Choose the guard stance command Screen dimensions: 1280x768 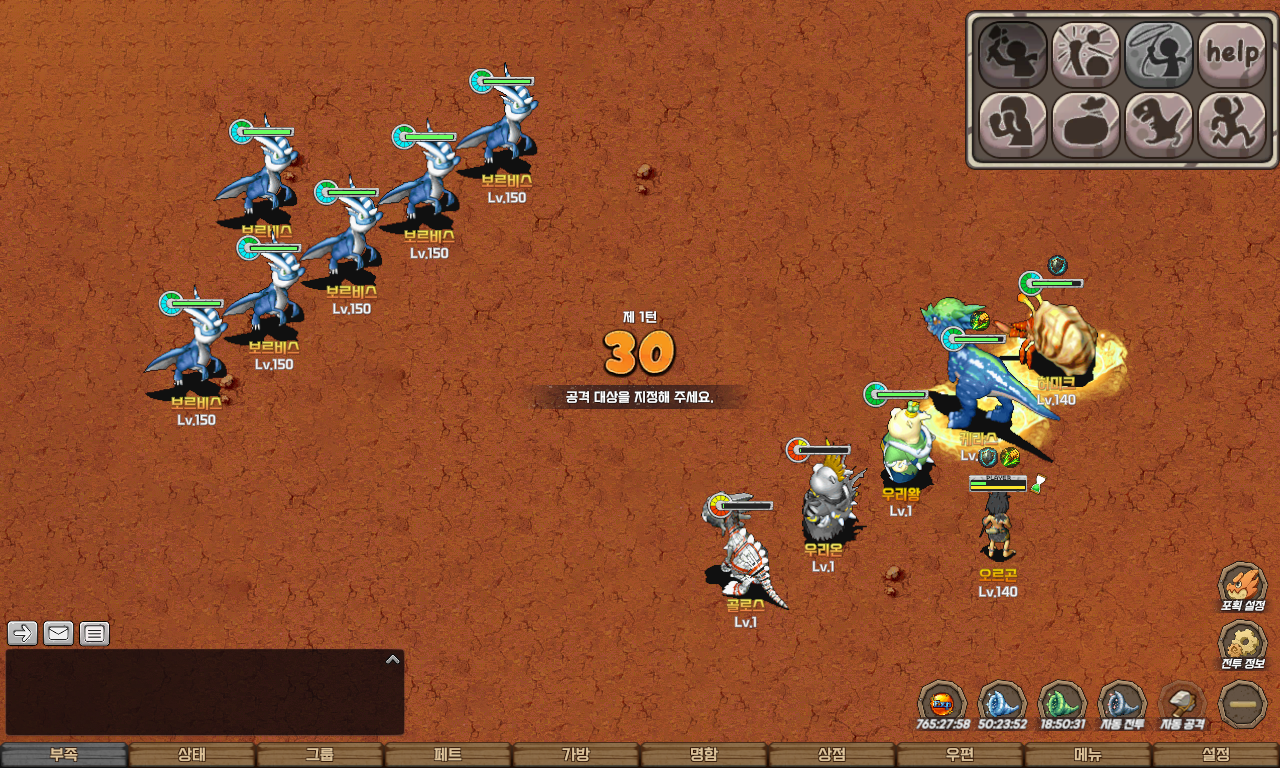[1012, 125]
